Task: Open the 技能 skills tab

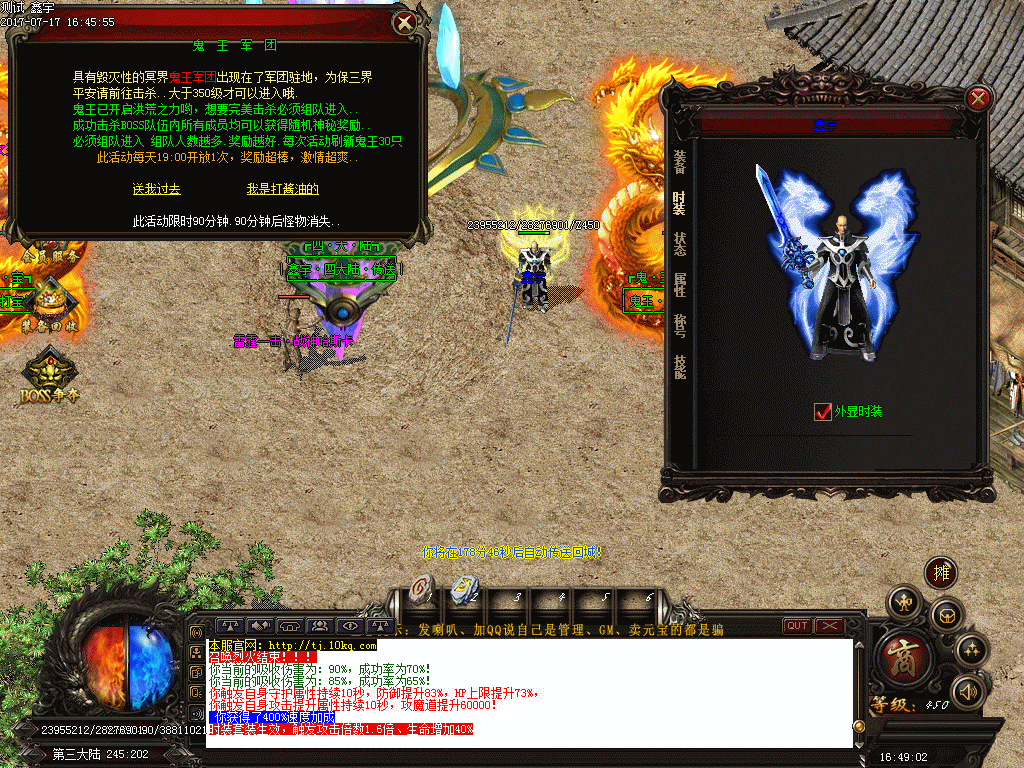Action: (x=680, y=367)
